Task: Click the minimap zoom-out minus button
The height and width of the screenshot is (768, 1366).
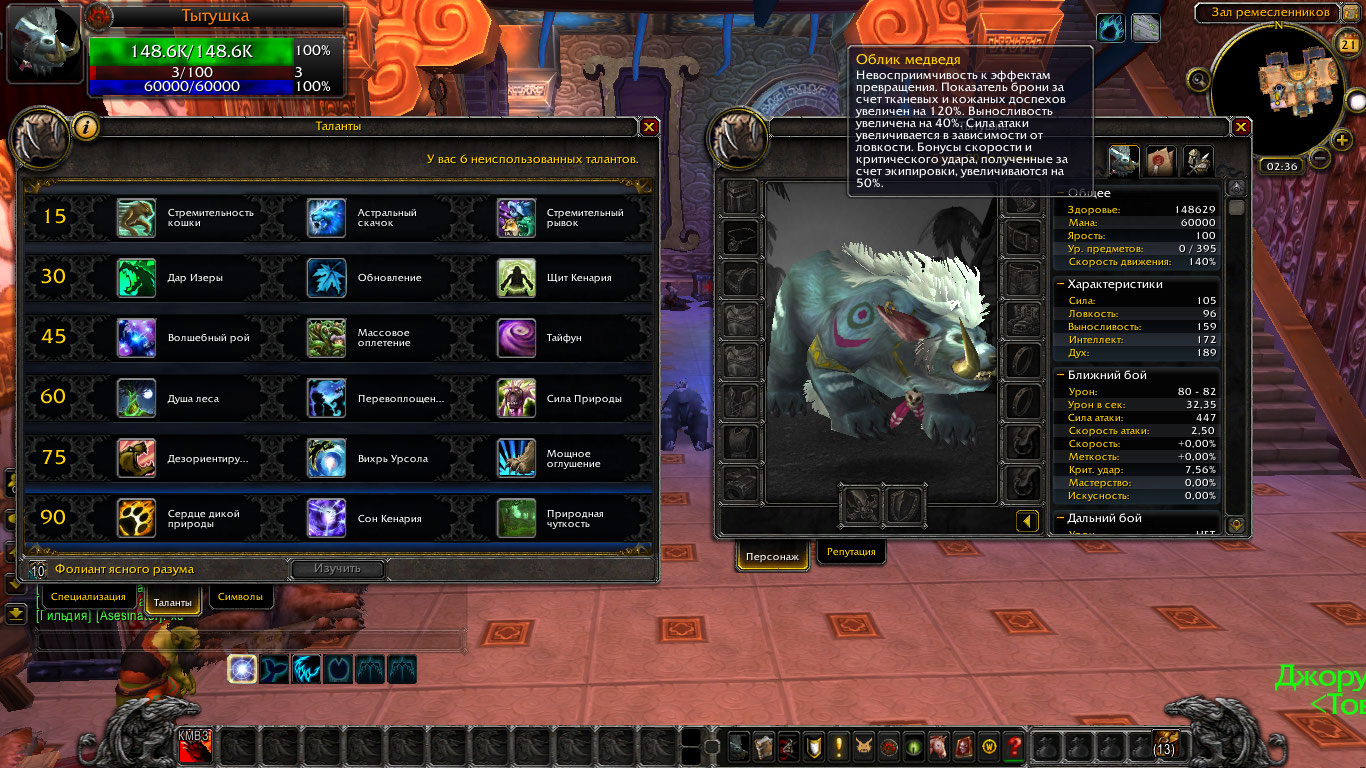Action: [x=1319, y=158]
